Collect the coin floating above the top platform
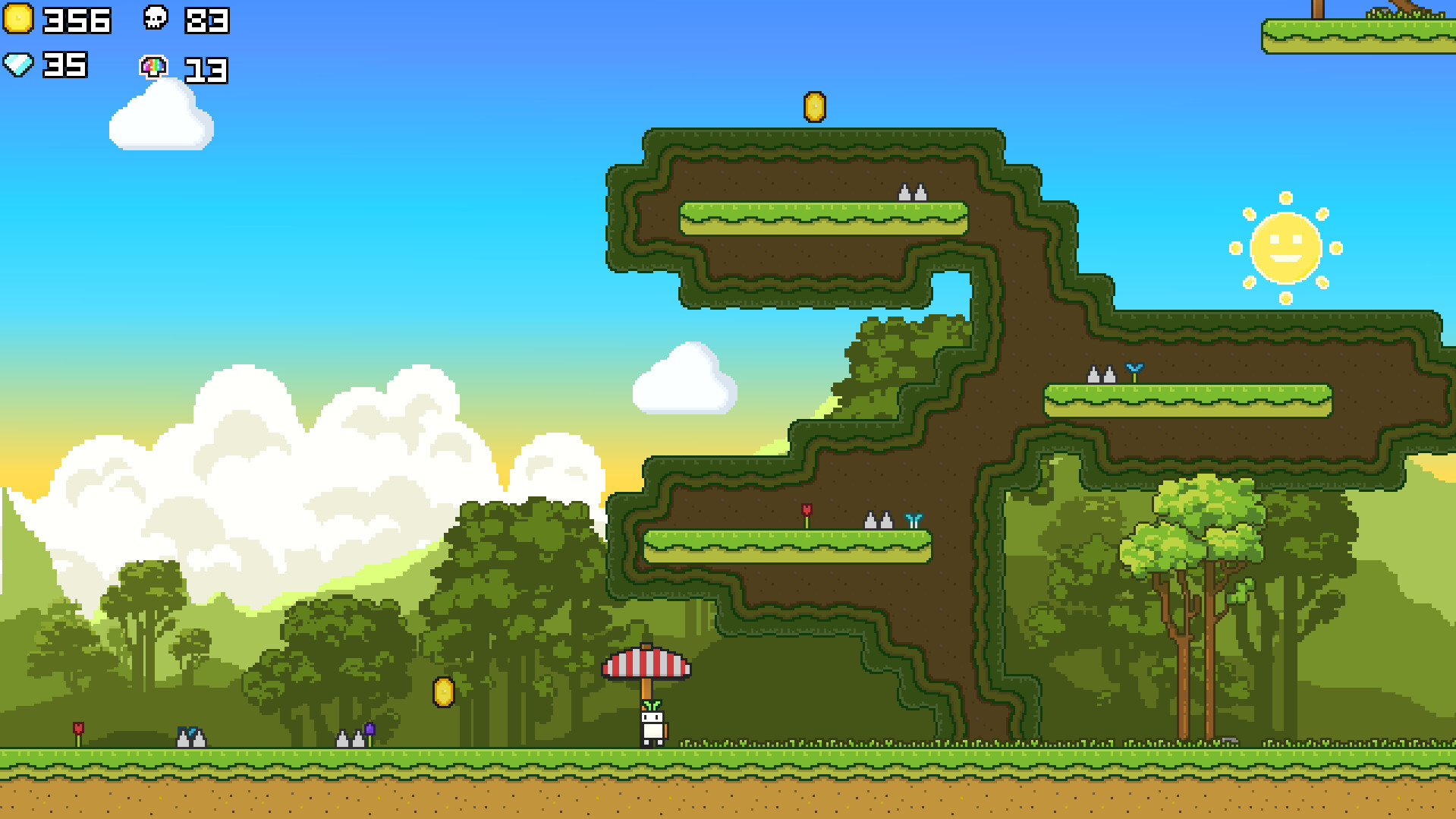This screenshot has width=1456, height=819. coord(815,106)
